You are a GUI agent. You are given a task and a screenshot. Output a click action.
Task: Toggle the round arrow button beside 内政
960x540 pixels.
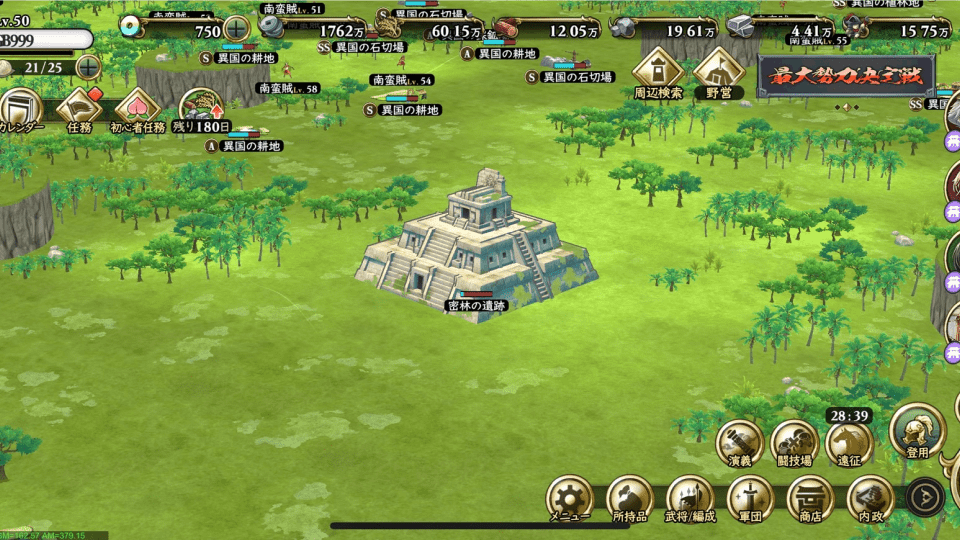(925, 497)
